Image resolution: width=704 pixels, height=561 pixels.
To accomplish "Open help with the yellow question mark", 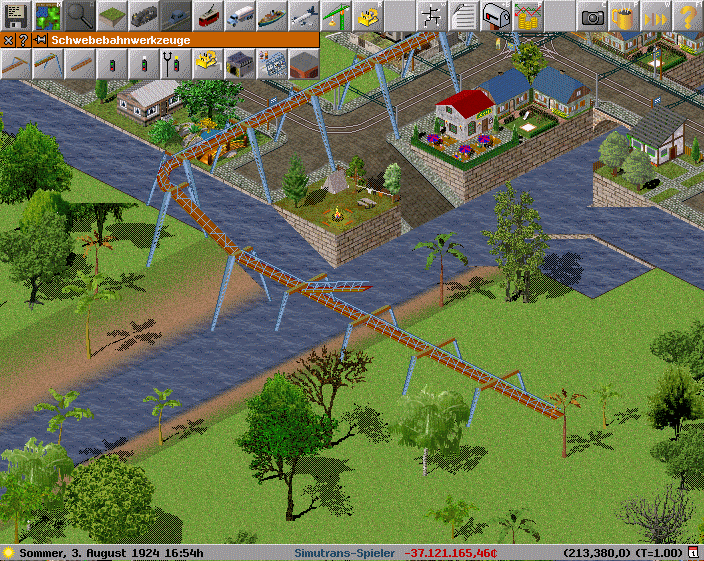I will coord(688,16).
